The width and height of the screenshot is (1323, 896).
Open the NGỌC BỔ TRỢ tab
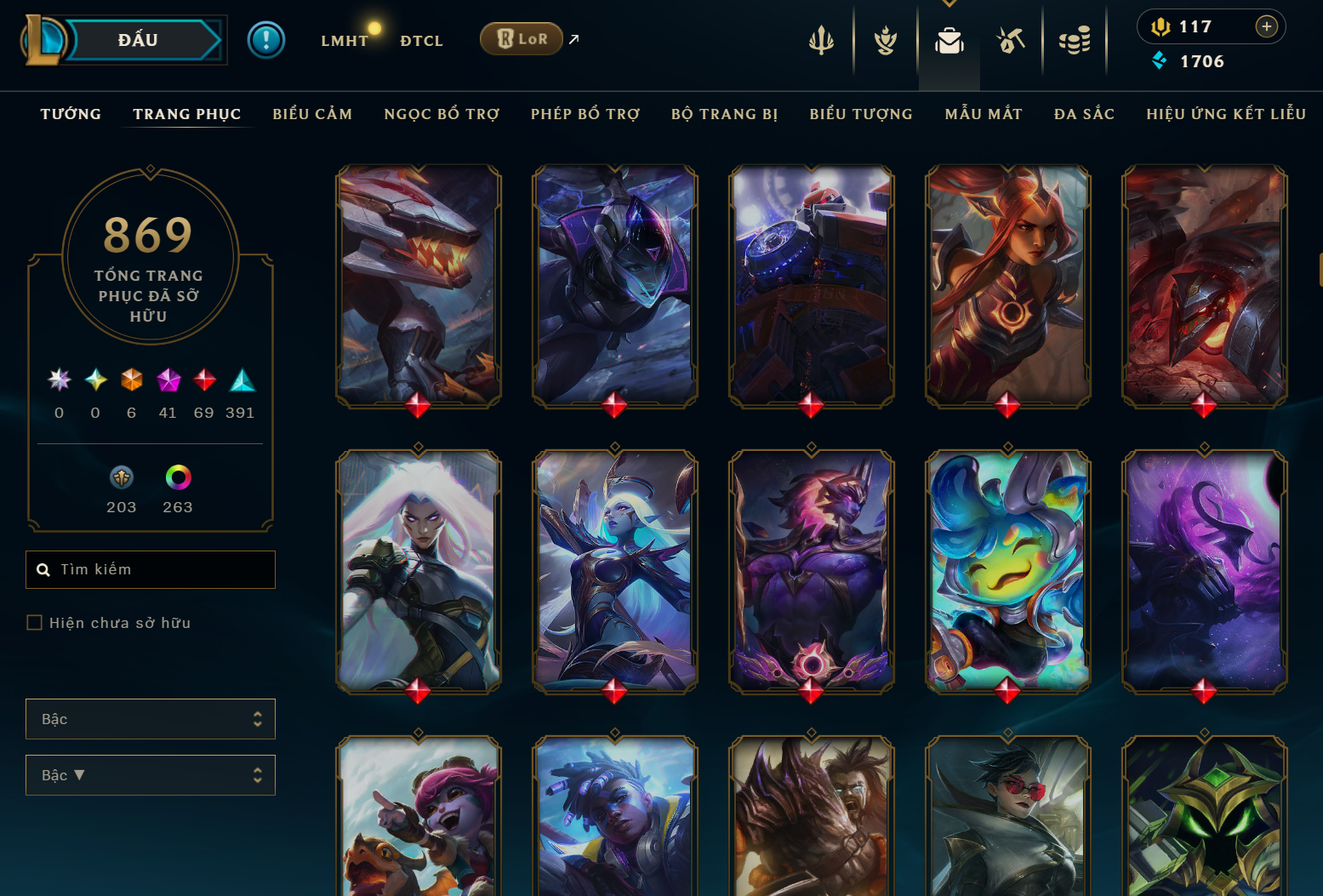click(x=442, y=114)
